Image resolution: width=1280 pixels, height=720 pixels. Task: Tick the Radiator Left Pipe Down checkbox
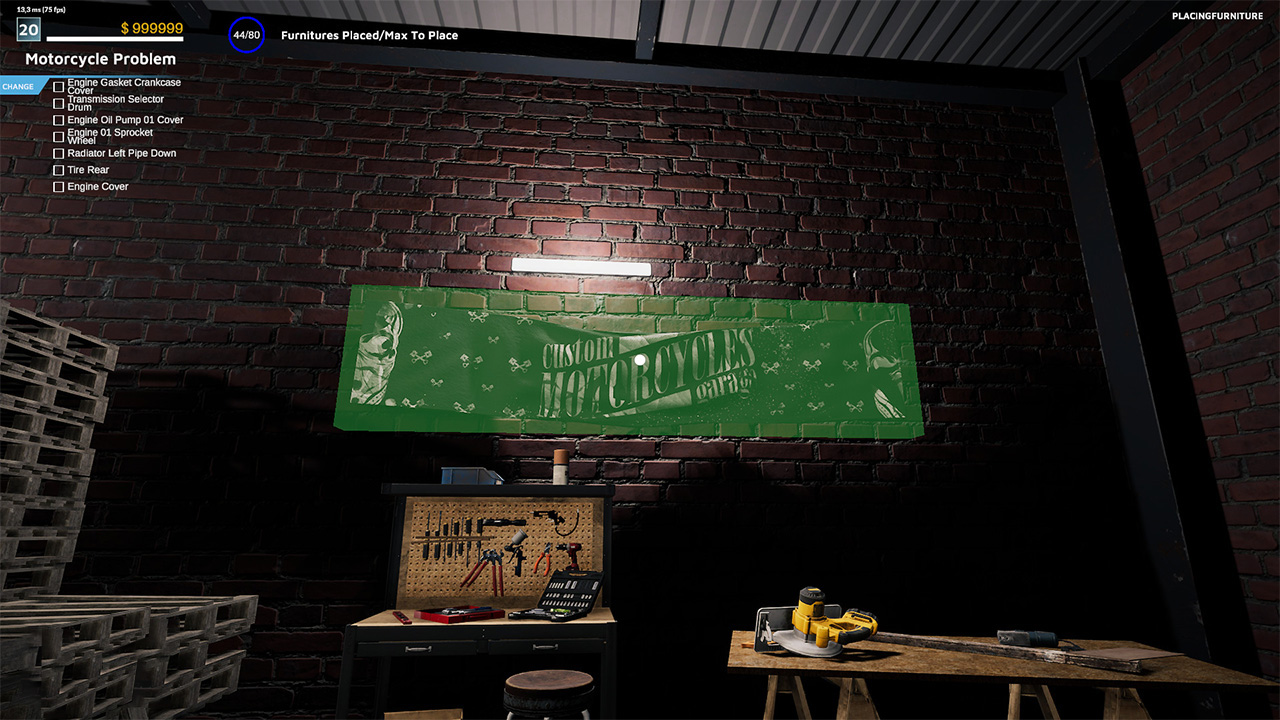pyautogui.click(x=58, y=153)
